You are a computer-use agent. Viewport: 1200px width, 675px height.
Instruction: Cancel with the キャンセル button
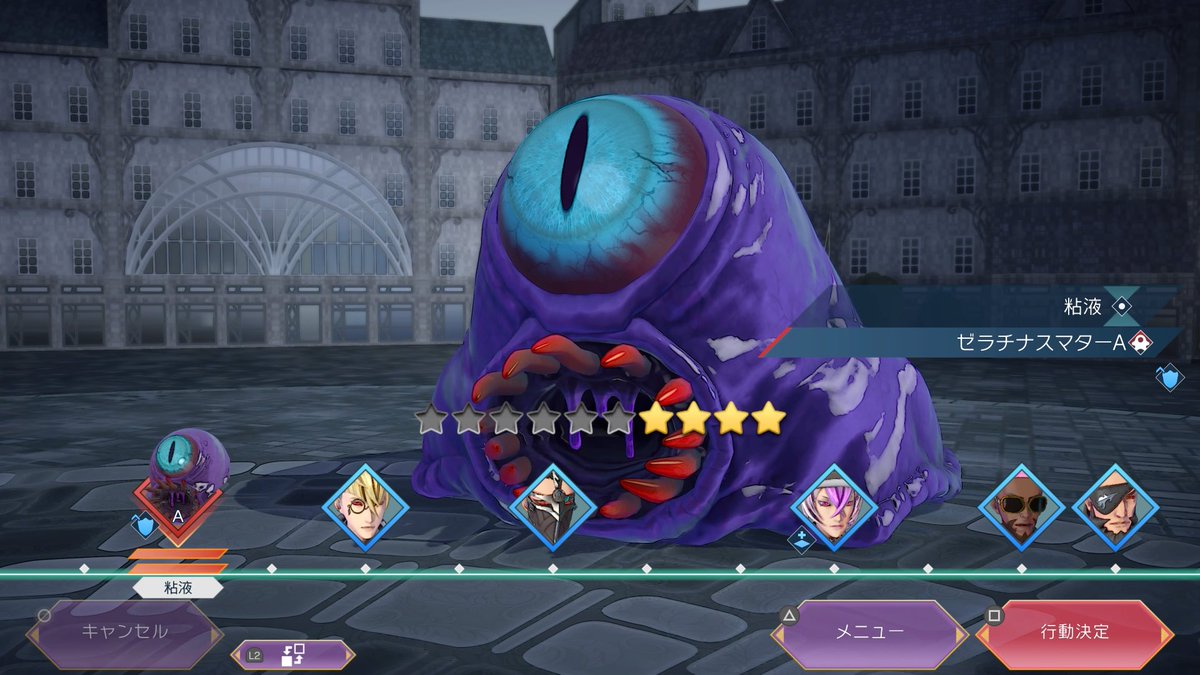[x=125, y=632]
